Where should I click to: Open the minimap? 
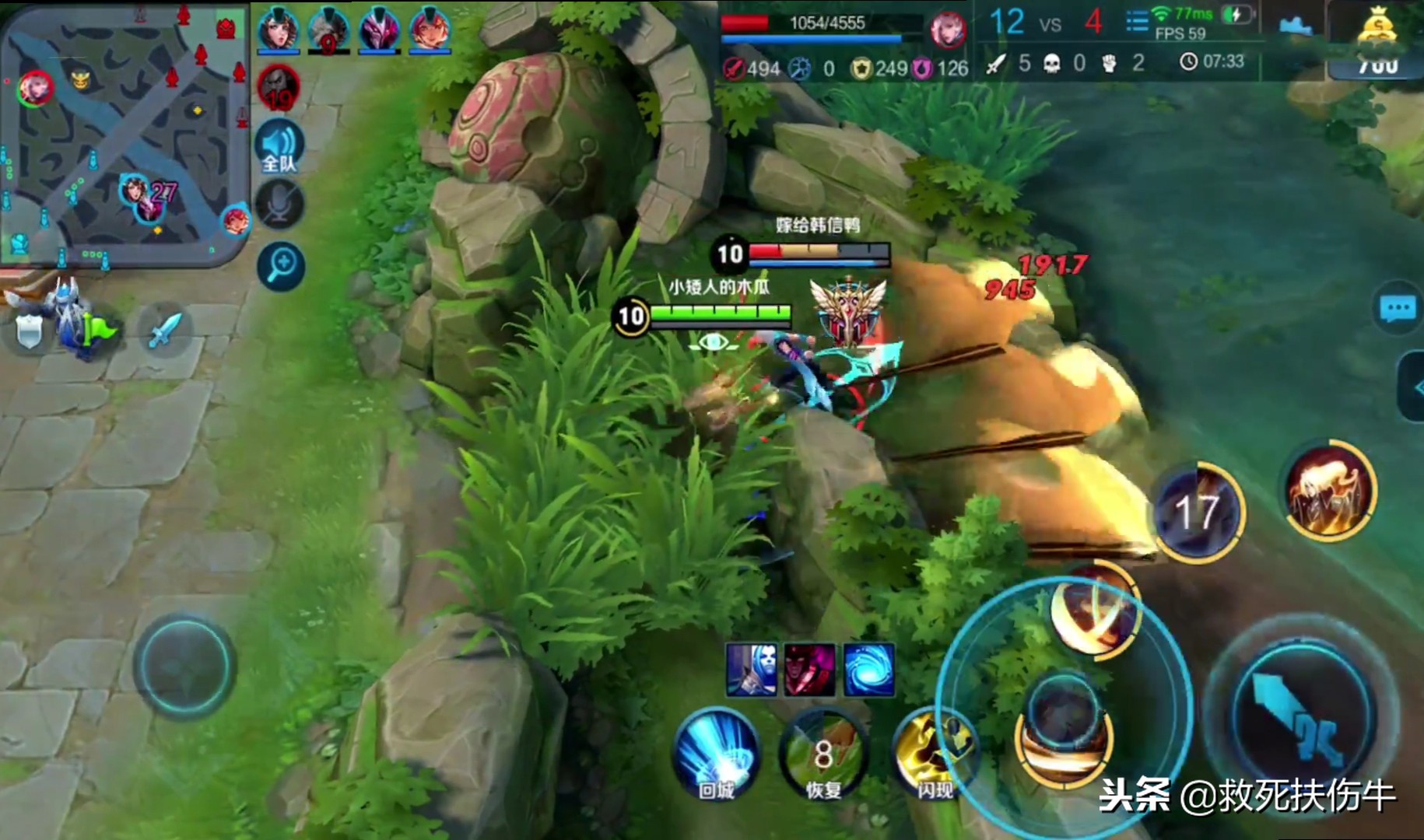point(125,132)
